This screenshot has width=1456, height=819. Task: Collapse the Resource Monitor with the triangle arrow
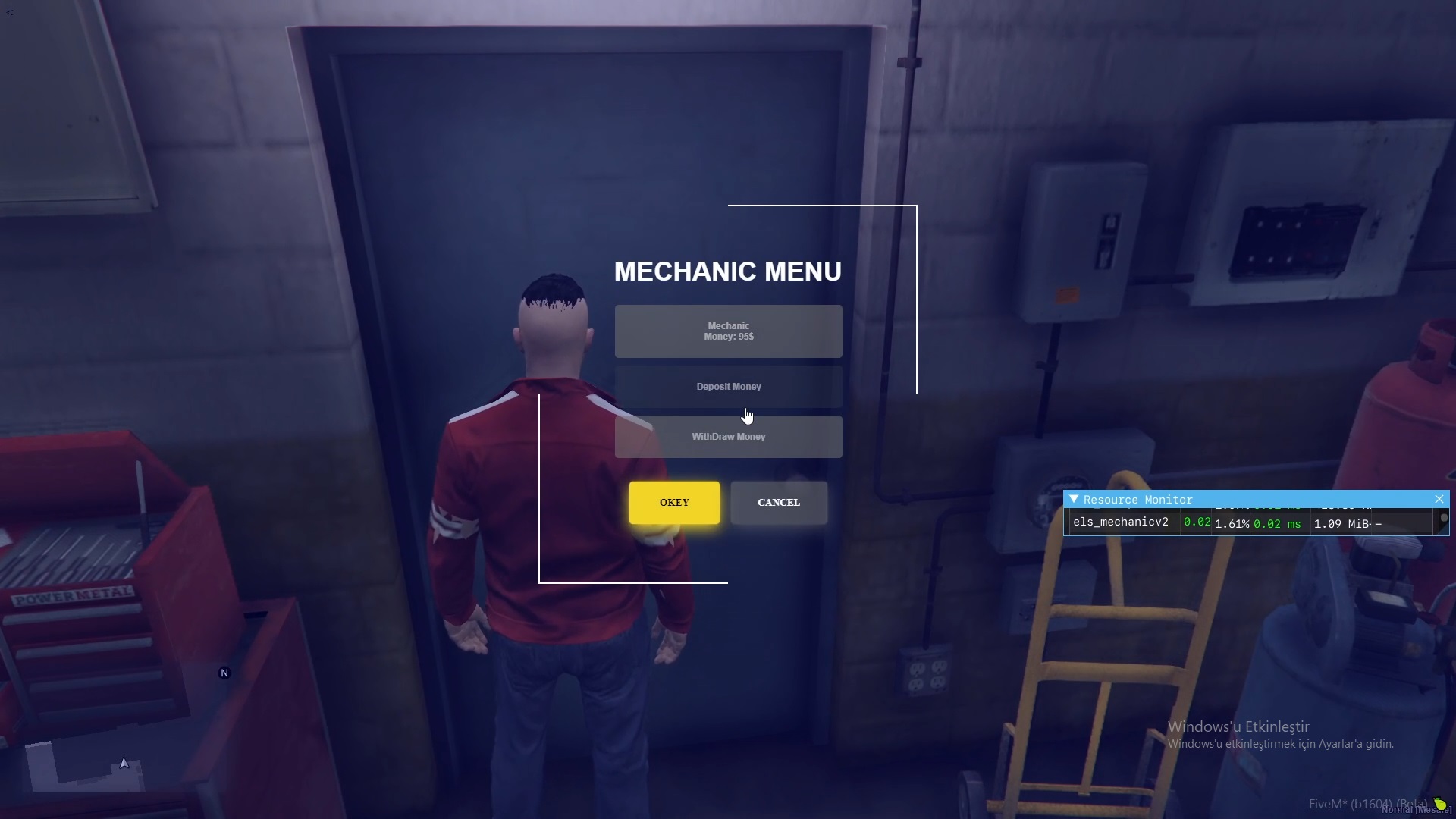pos(1074,499)
